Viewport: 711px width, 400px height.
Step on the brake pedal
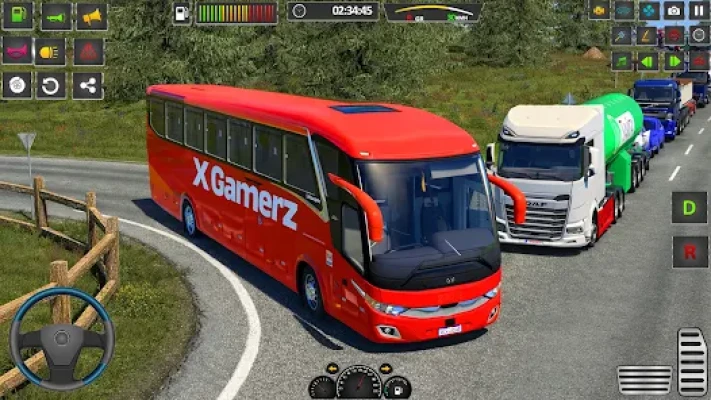(x=644, y=379)
